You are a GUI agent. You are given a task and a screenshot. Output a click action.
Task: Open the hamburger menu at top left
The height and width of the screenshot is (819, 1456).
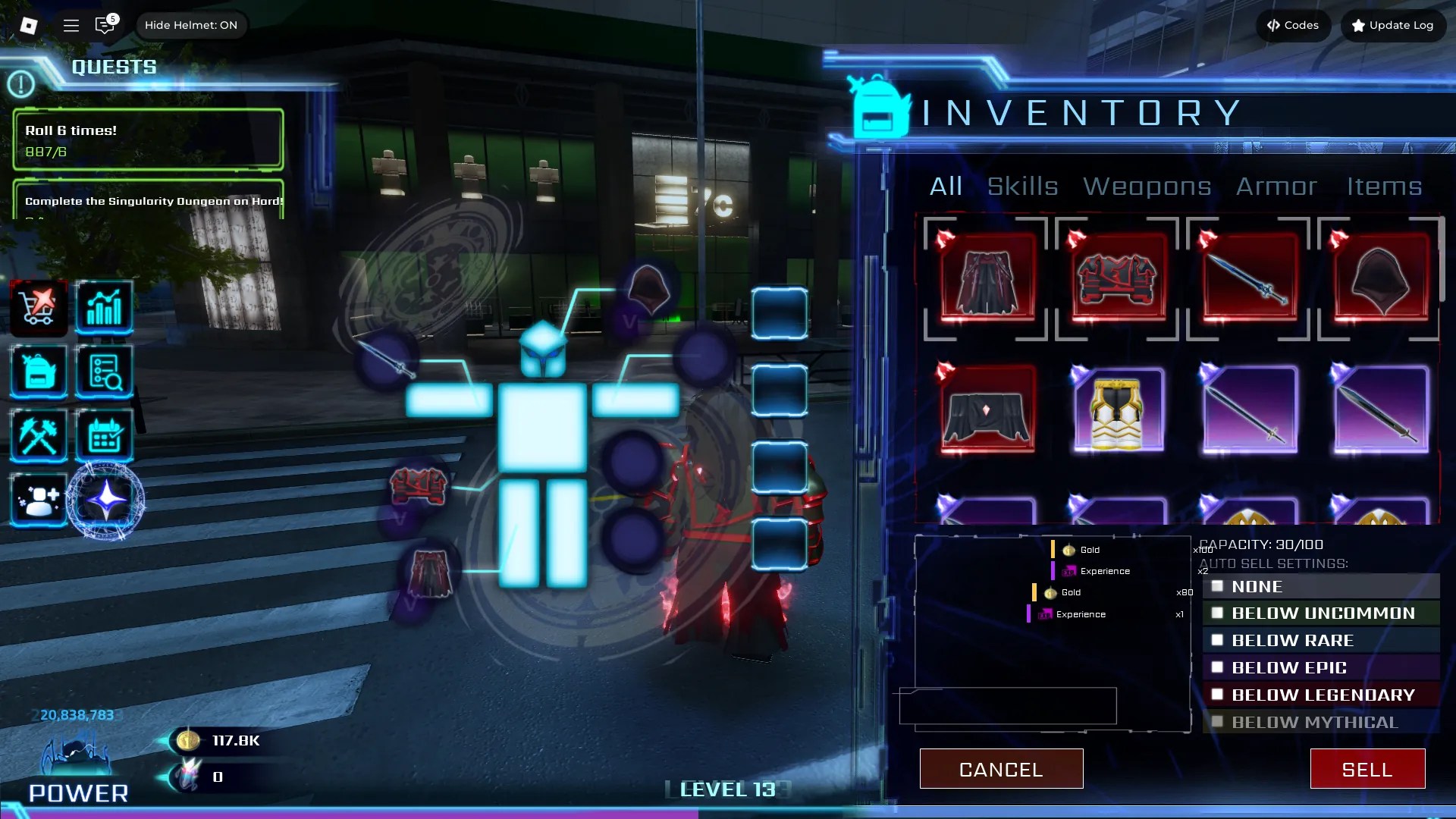click(71, 24)
